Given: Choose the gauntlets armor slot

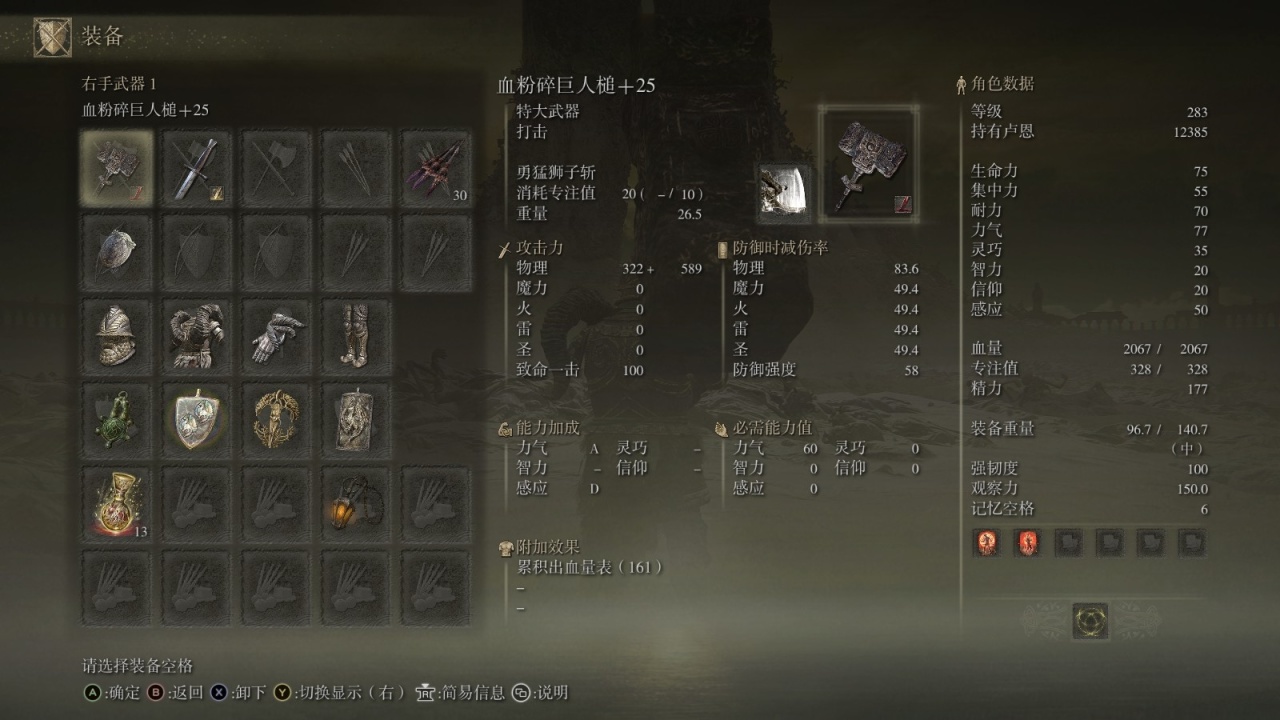Looking at the screenshot, I should pos(276,336).
